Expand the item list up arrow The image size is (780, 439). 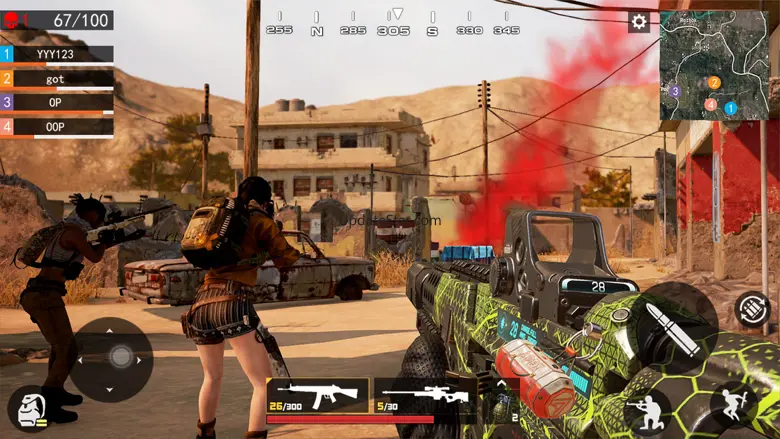[x=501, y=383]
